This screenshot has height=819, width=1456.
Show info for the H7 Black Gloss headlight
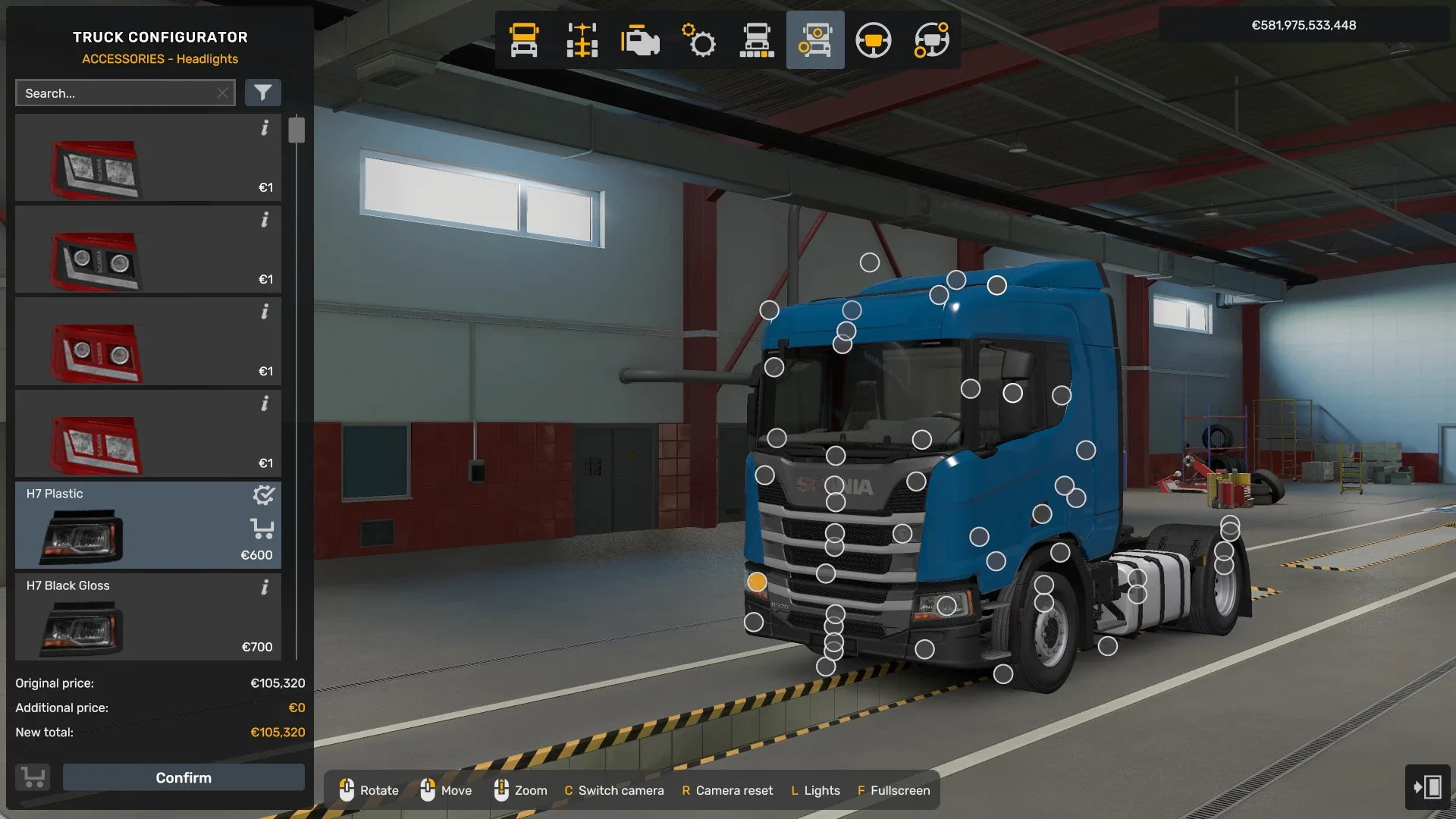click(265, 587)
